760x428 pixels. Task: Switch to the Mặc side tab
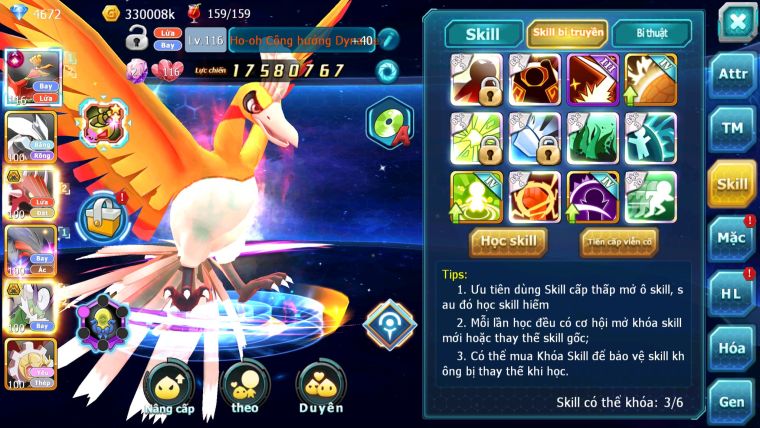[x=733, y=238]
